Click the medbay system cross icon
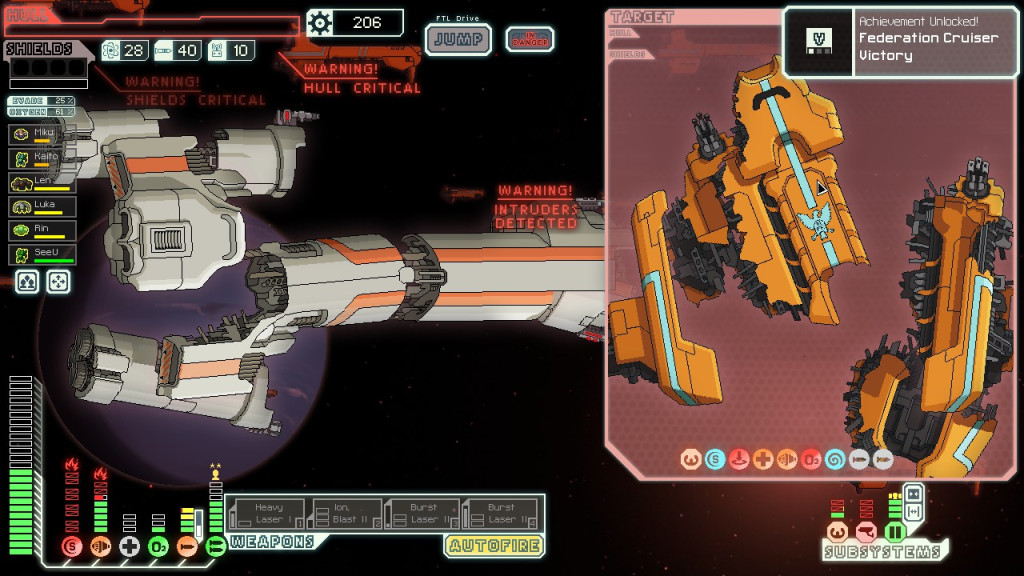 pos(129,546)
